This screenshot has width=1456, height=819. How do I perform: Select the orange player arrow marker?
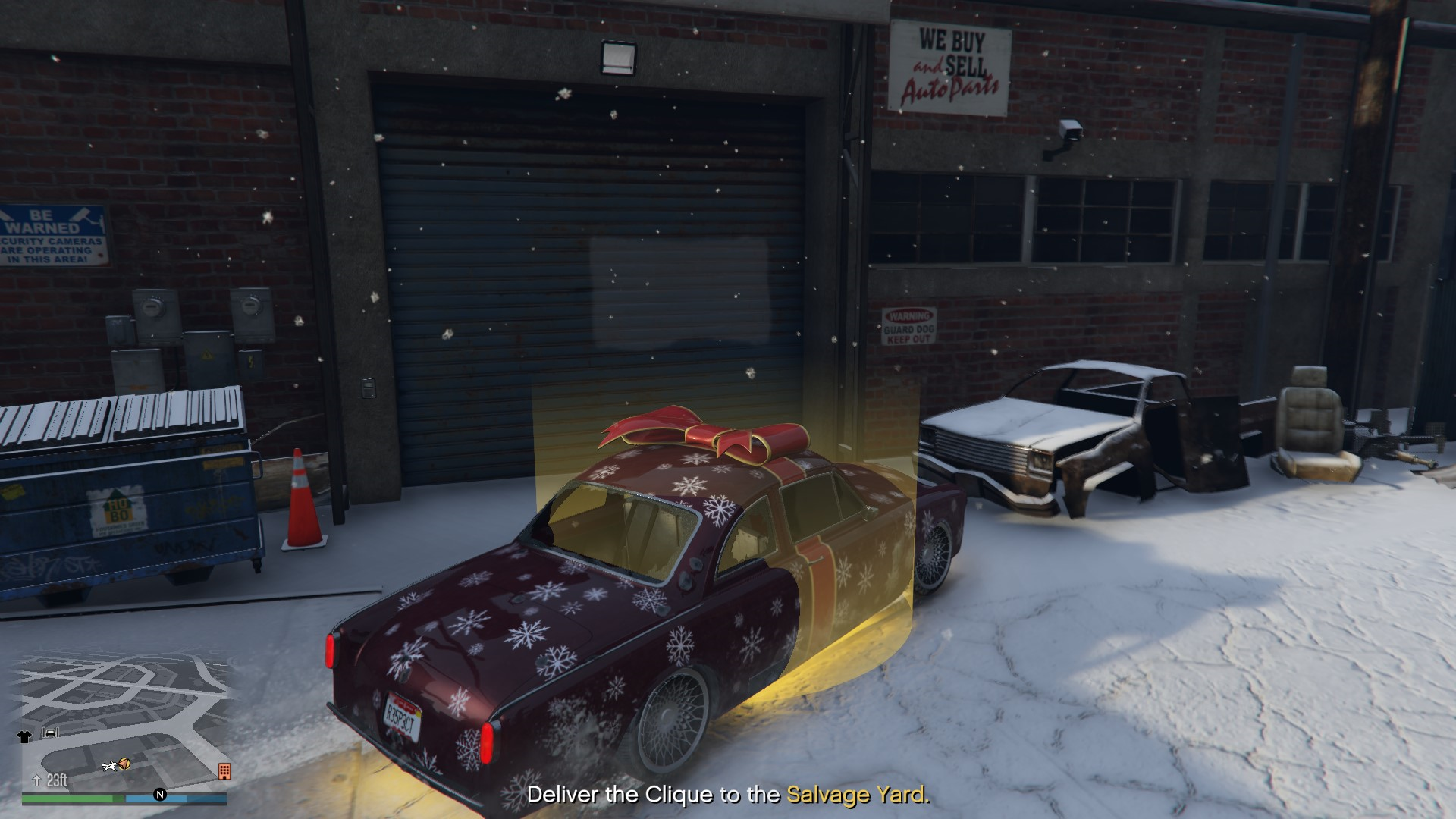click(124, 764)
